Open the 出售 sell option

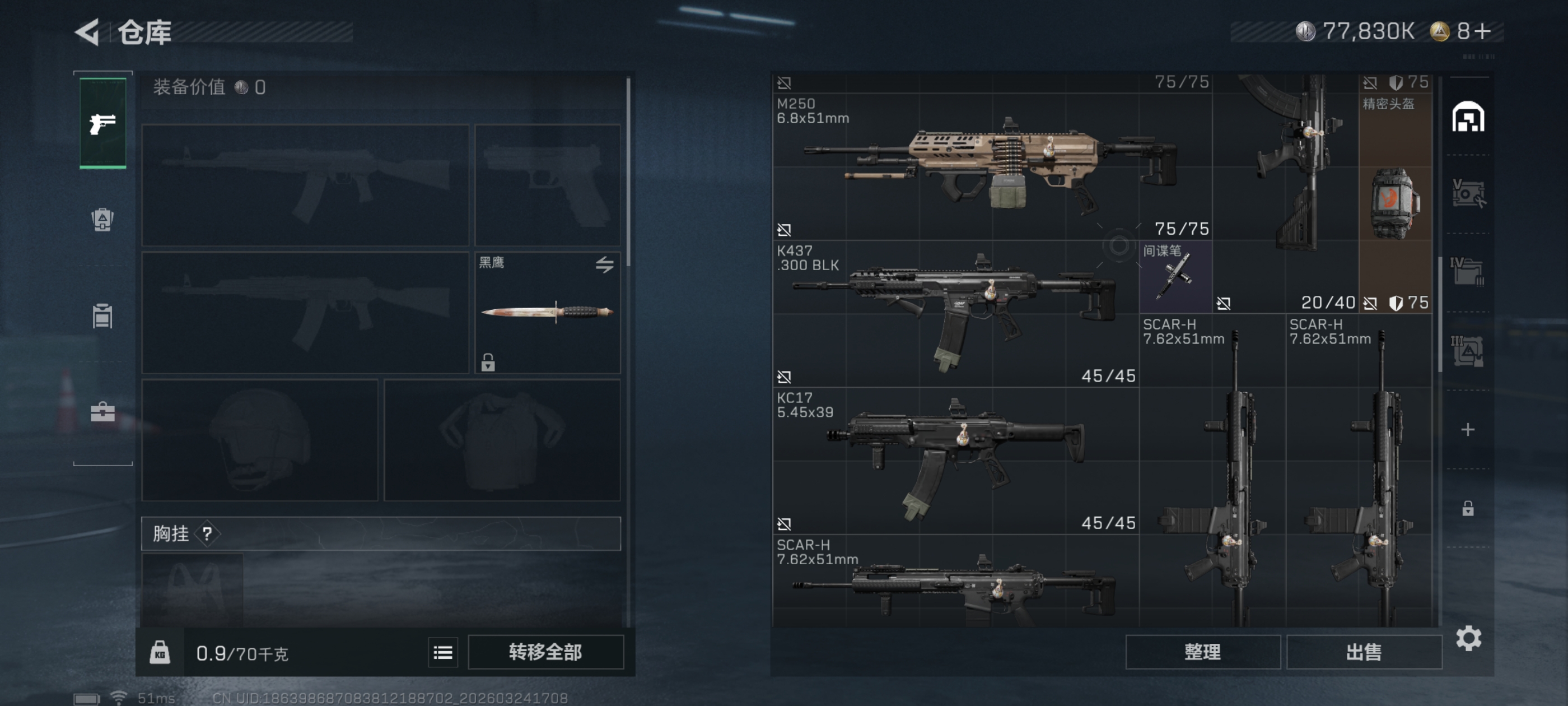point(1364,652)
